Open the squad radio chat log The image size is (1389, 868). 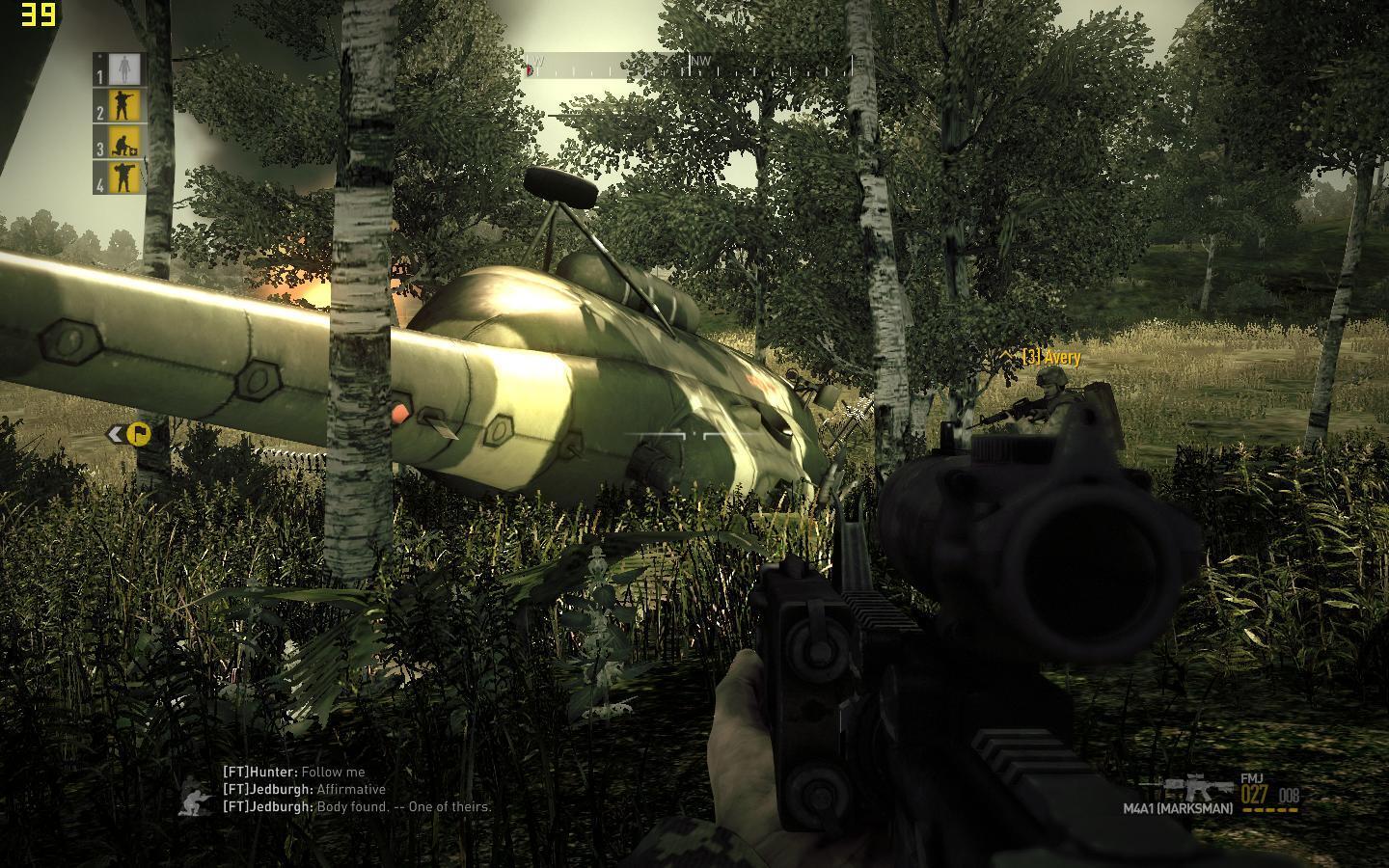(x=357, y=789)
